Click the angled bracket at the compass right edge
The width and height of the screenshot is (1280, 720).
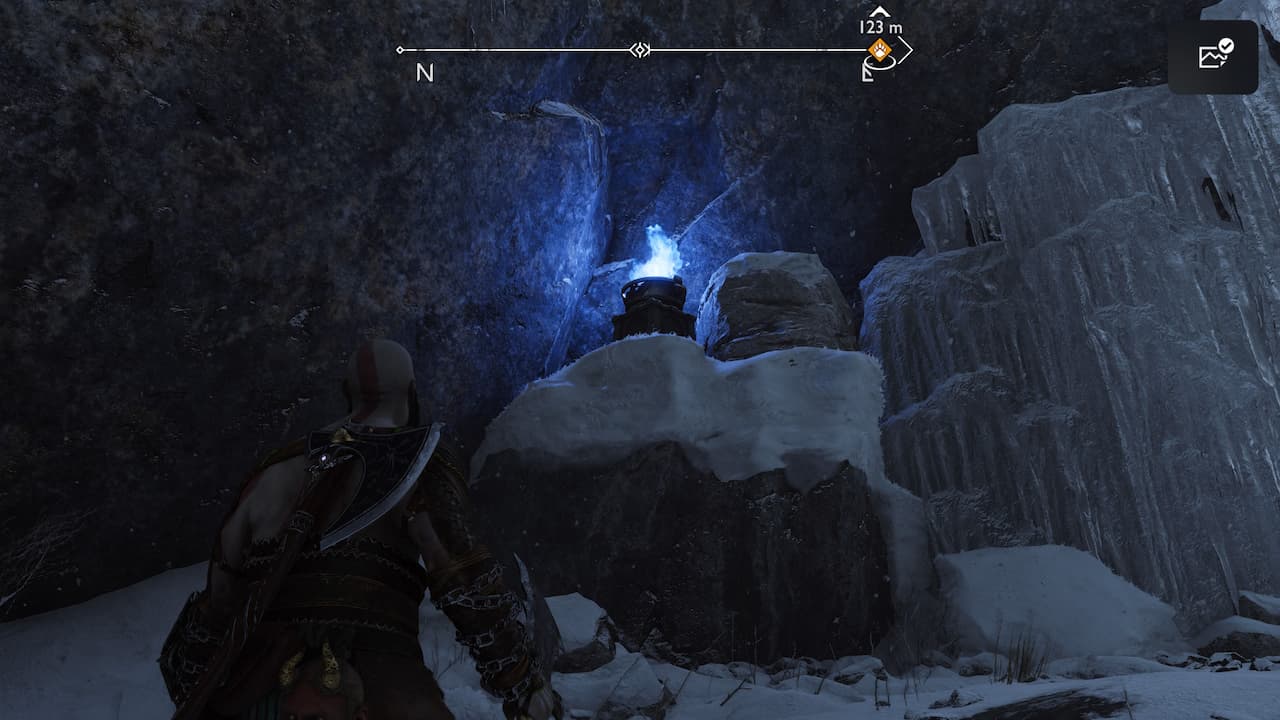[x=908, y=50]
